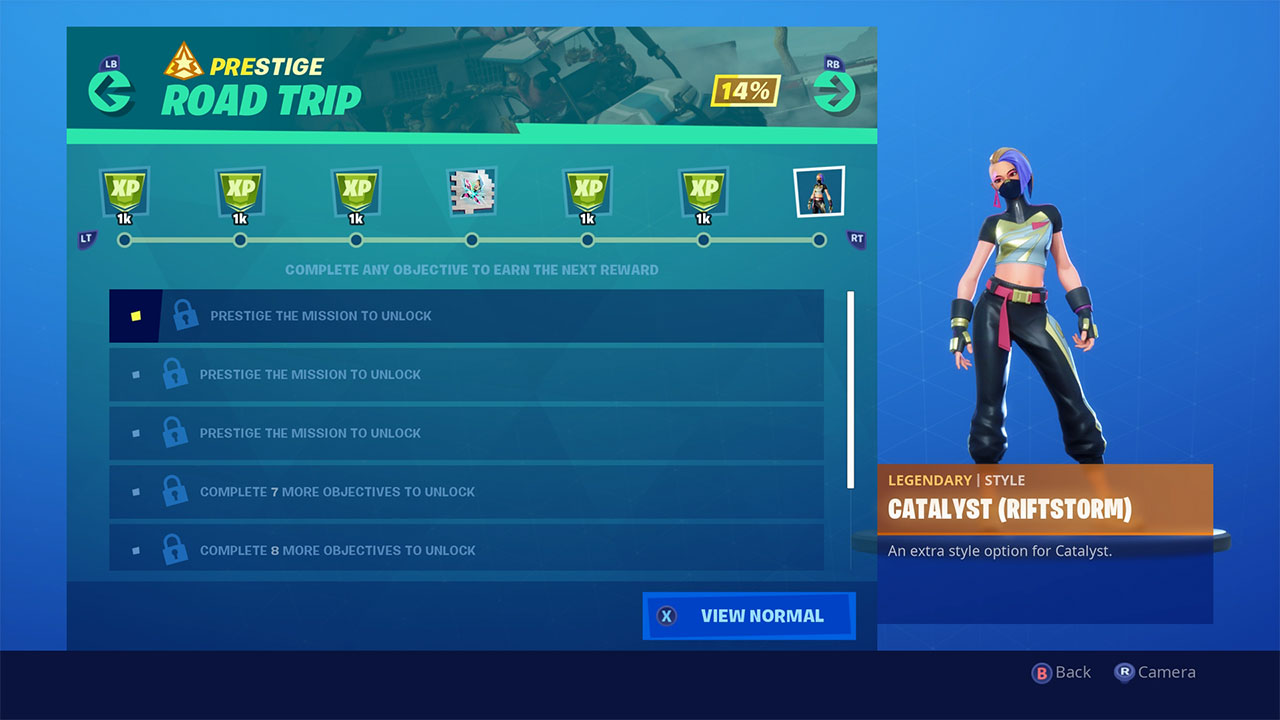Screen dimensions: 1280x720
Task: Select the middle node on the reward progress track
Action: 471,240
